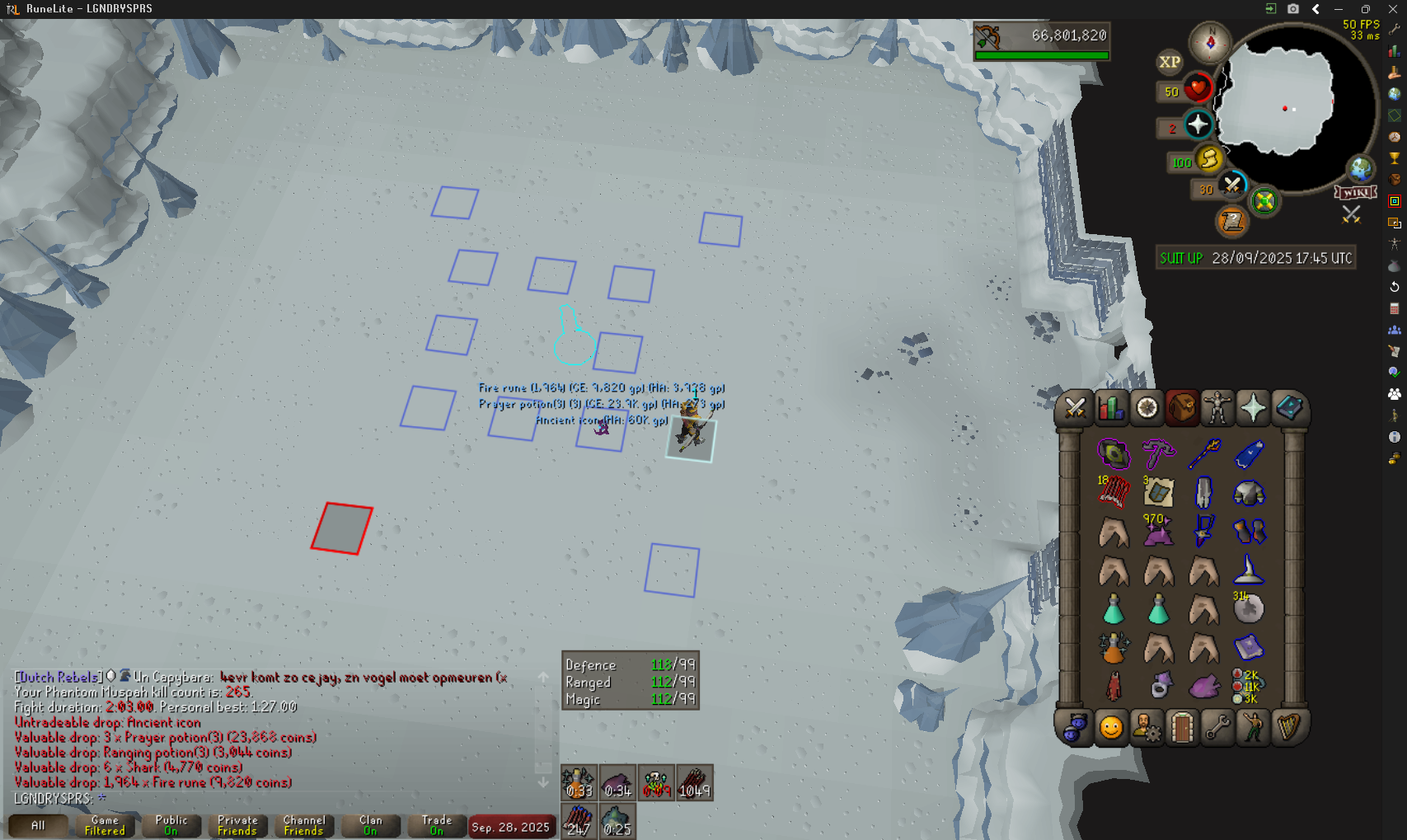Open the Spellbook tab

coord(1289,408)
